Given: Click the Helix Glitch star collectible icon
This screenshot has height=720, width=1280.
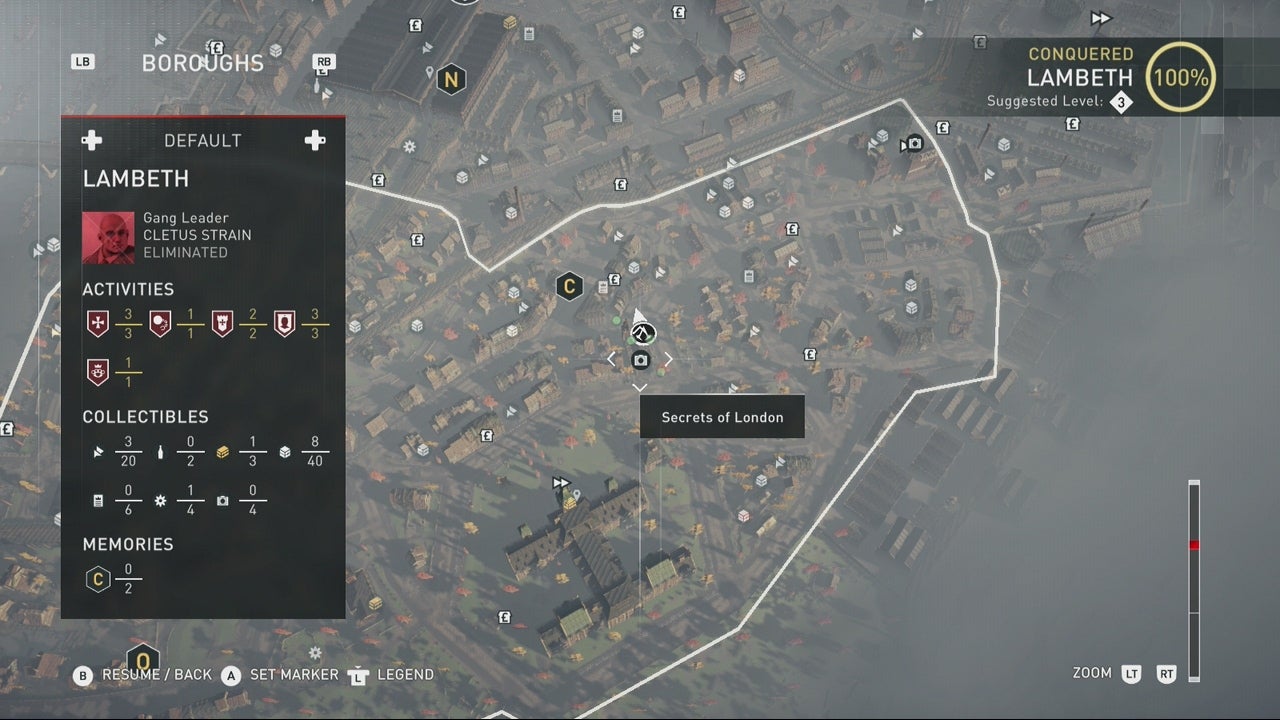Looking at the screenshot, I should point(160,502).
